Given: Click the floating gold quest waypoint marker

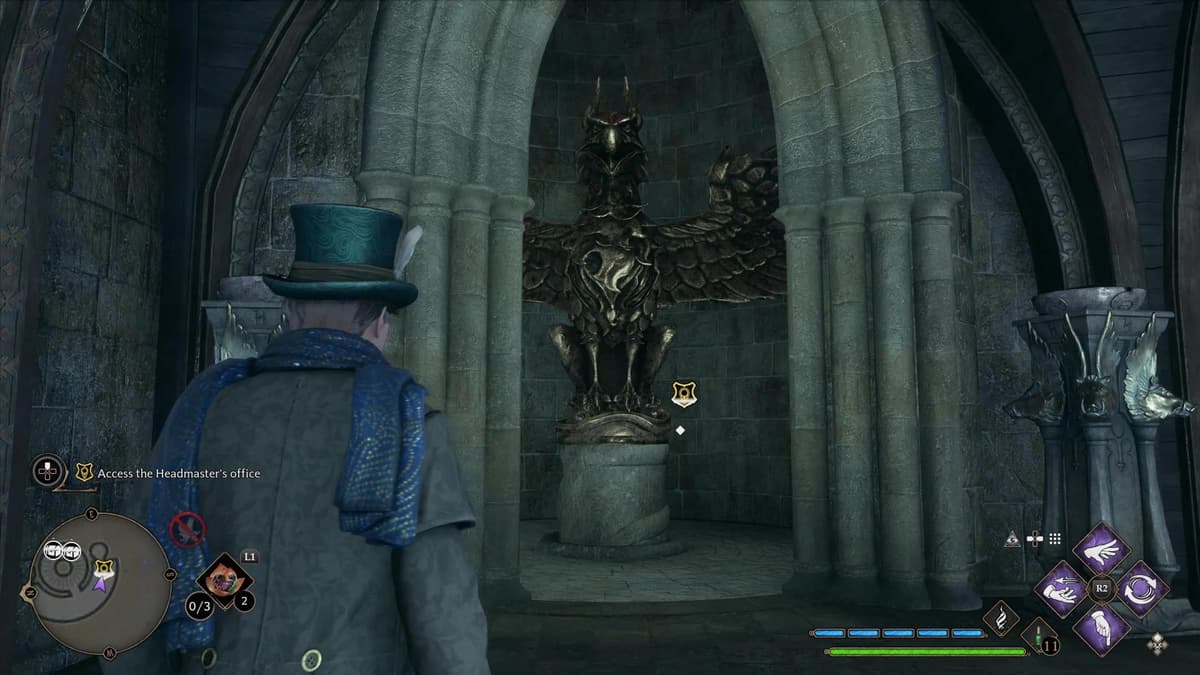Looking at the screenshot, I should pos(684,394).
